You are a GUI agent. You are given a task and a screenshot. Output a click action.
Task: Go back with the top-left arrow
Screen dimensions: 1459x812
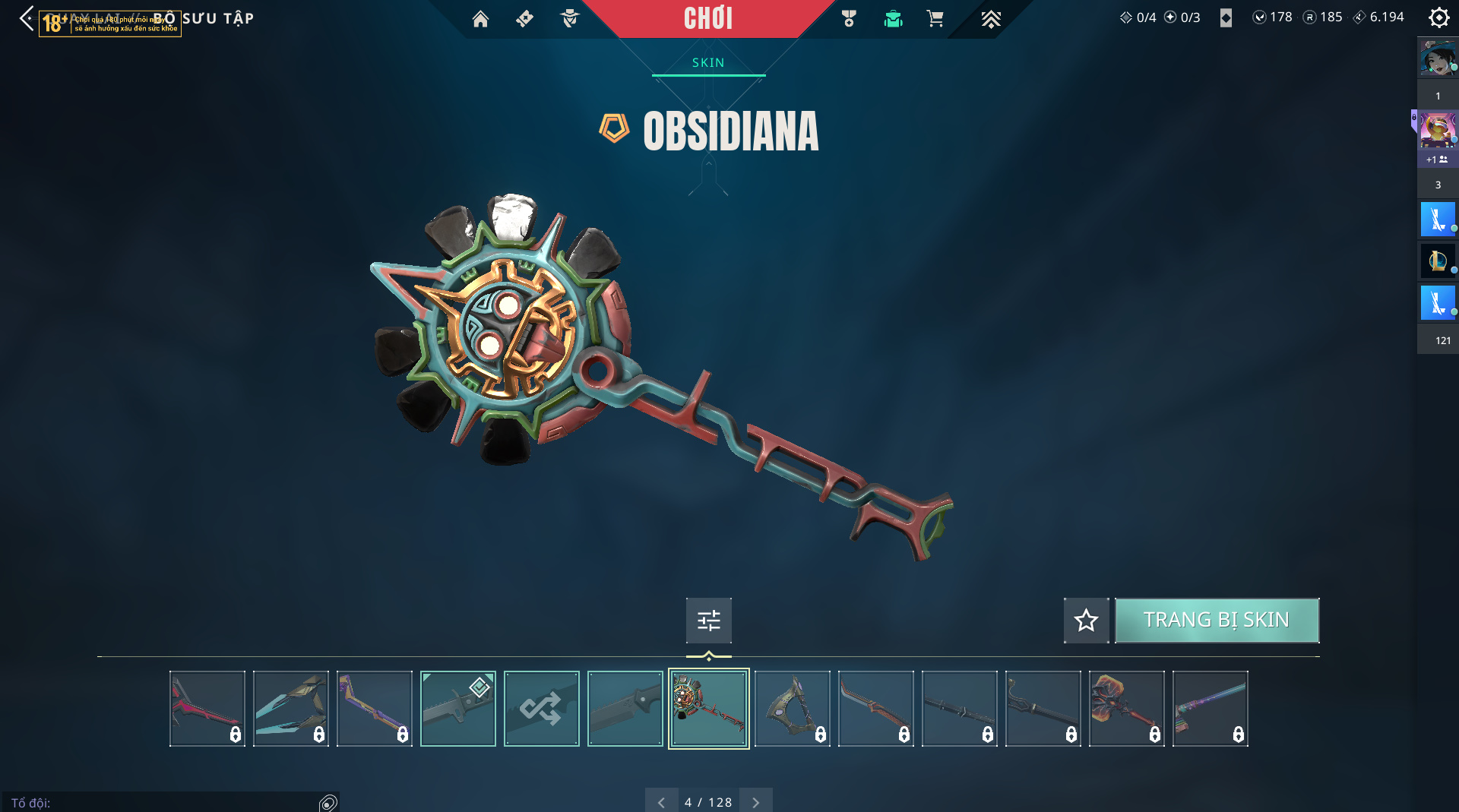[x=27, y=18]
